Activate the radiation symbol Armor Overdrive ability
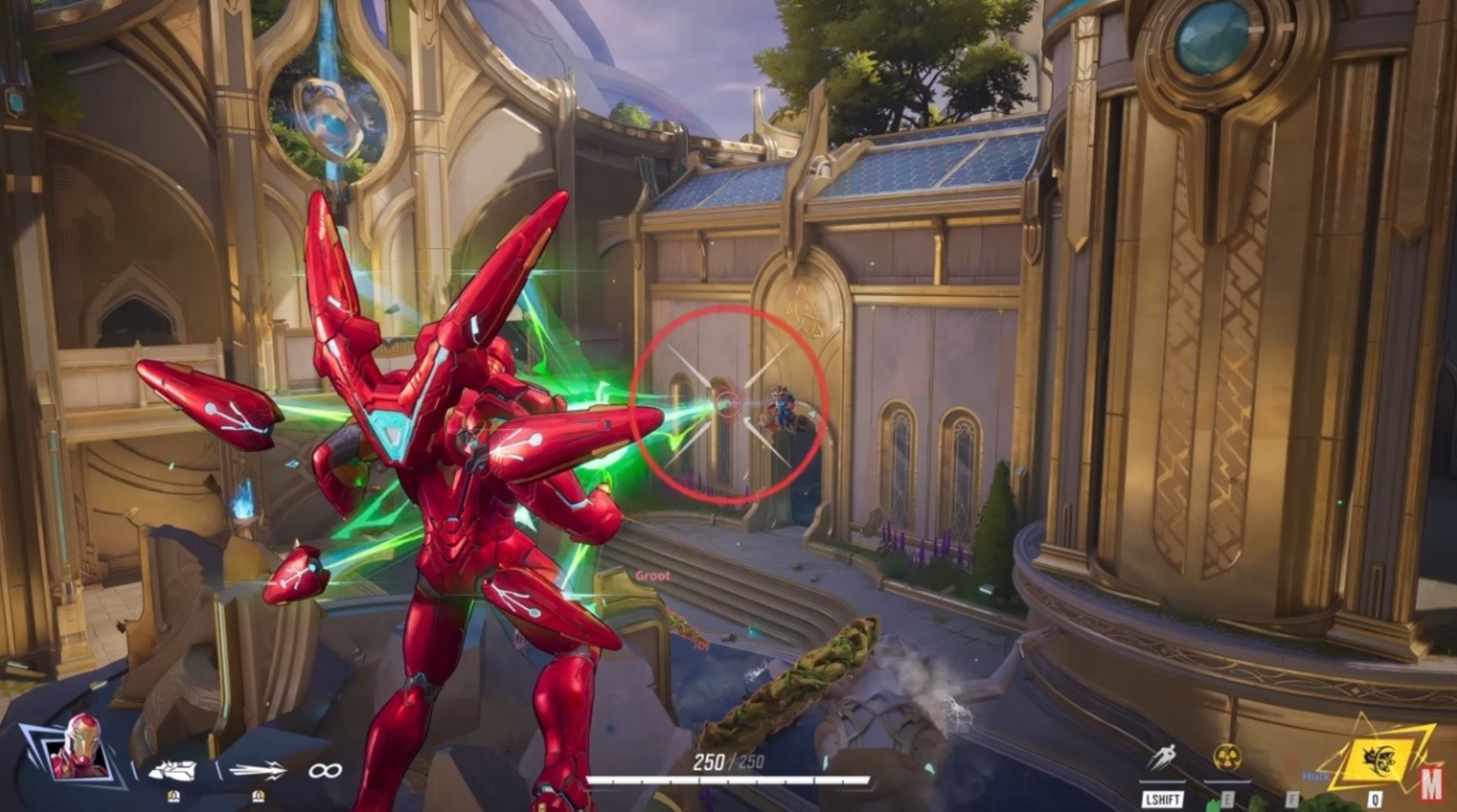1457x812 pixels. click(x=1226, y=758)
